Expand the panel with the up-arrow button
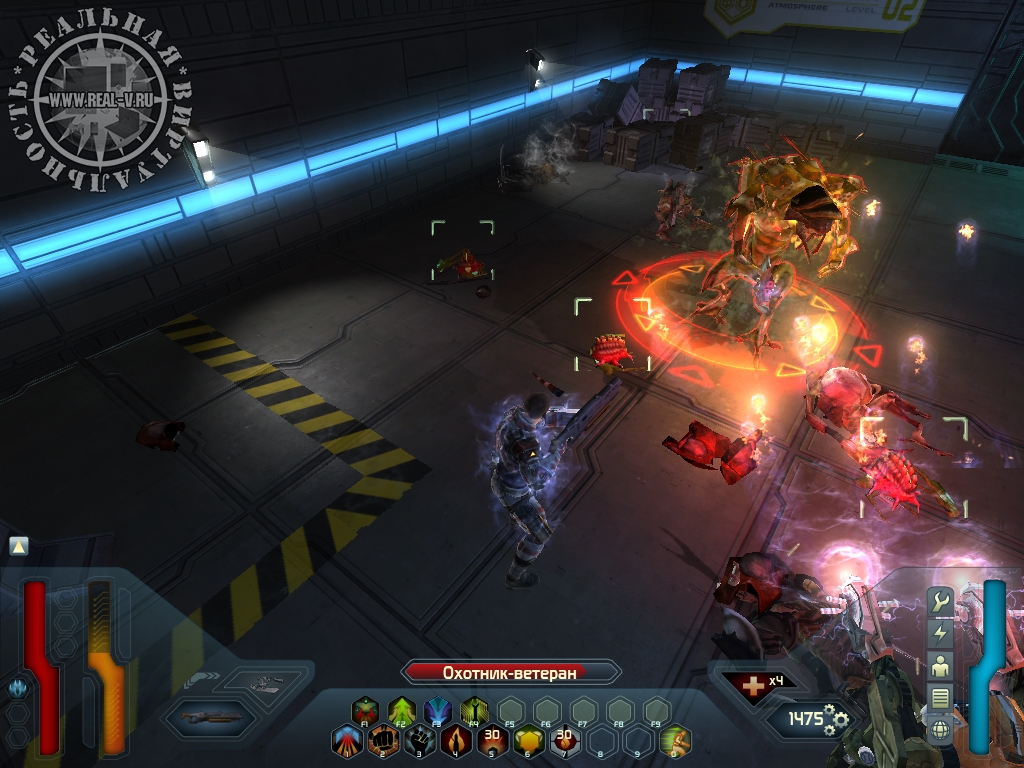Image resolution: width=1024 pixels, height=768 pixels. point(19,546)
